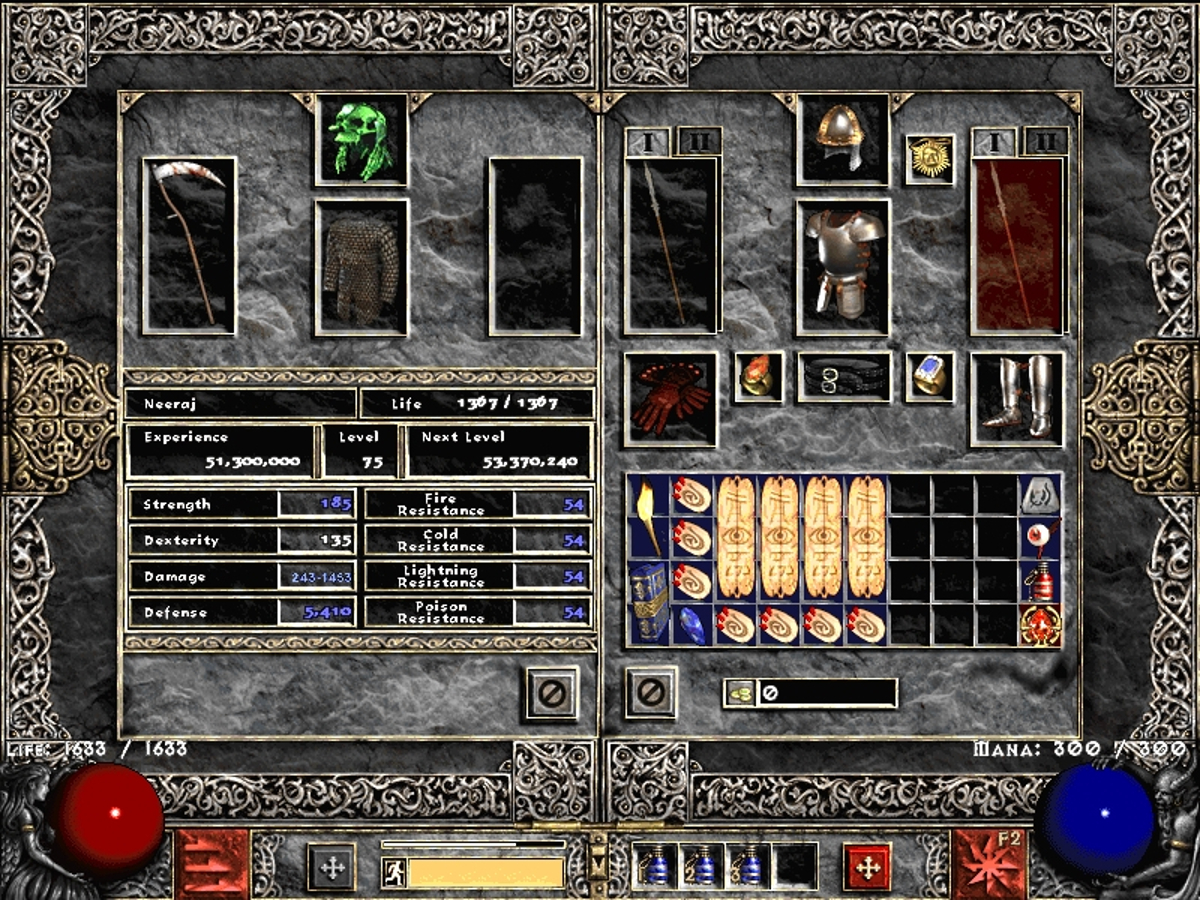The height and width of the screenshot is (900, 1200).
Task: Select the equipped metal cap helmet
Action: pos(843,140)
